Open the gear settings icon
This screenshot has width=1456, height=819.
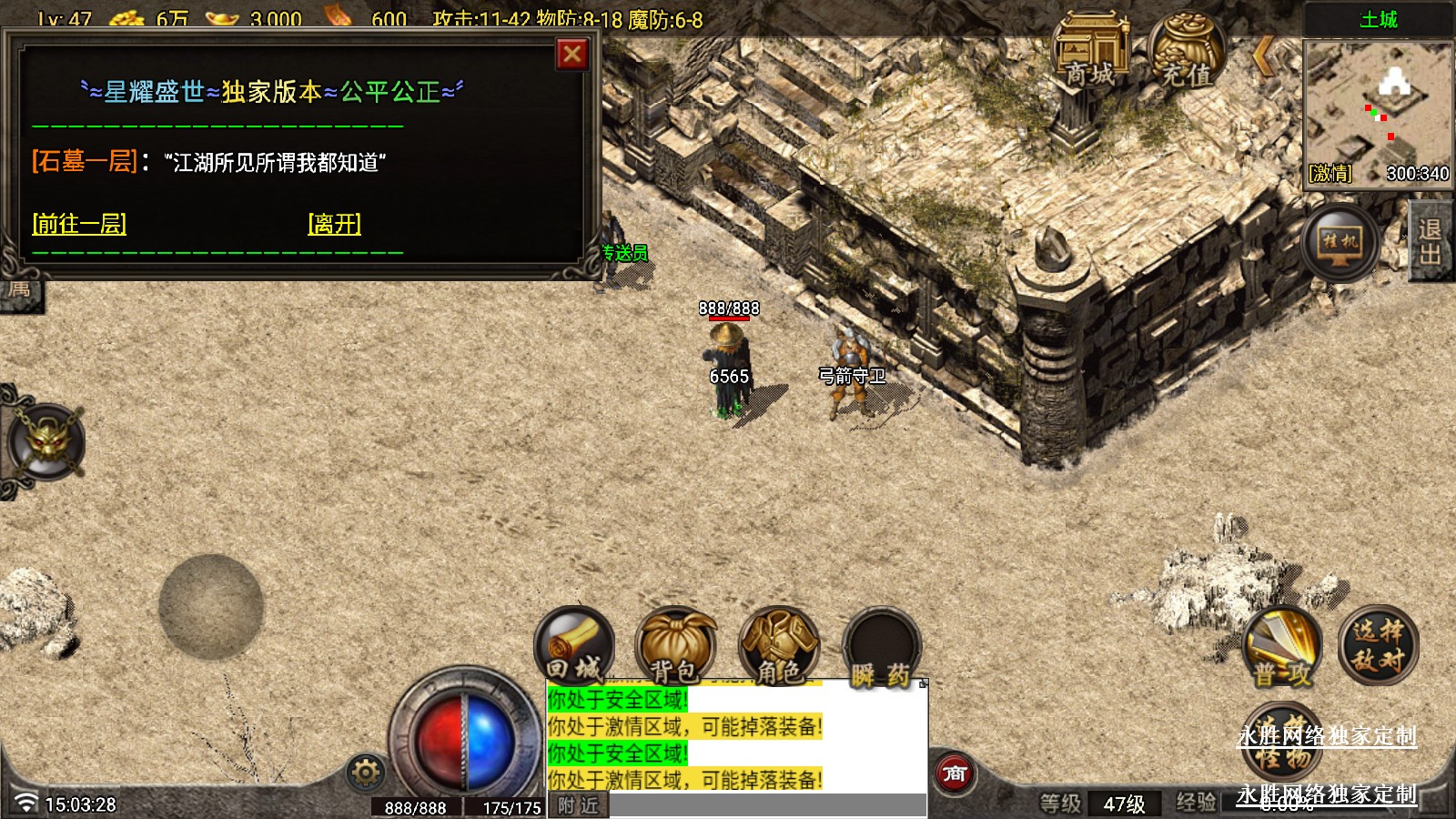(x=366, y=773)
